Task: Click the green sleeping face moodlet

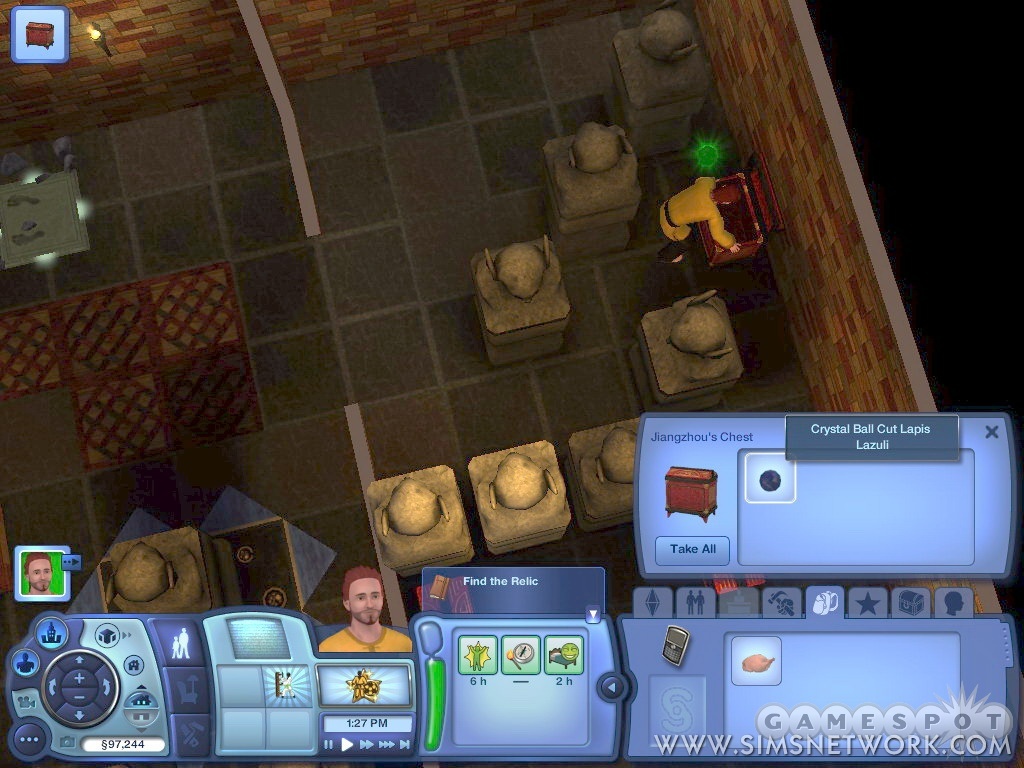Action: (x=564, y=655)
